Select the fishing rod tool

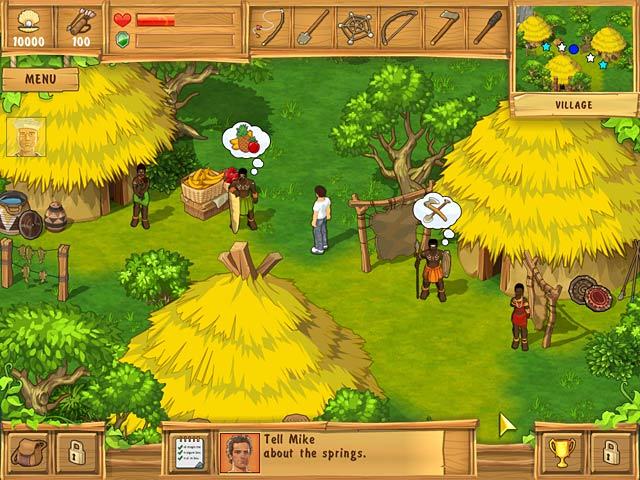pyautogui.click(x=269, y=27)
